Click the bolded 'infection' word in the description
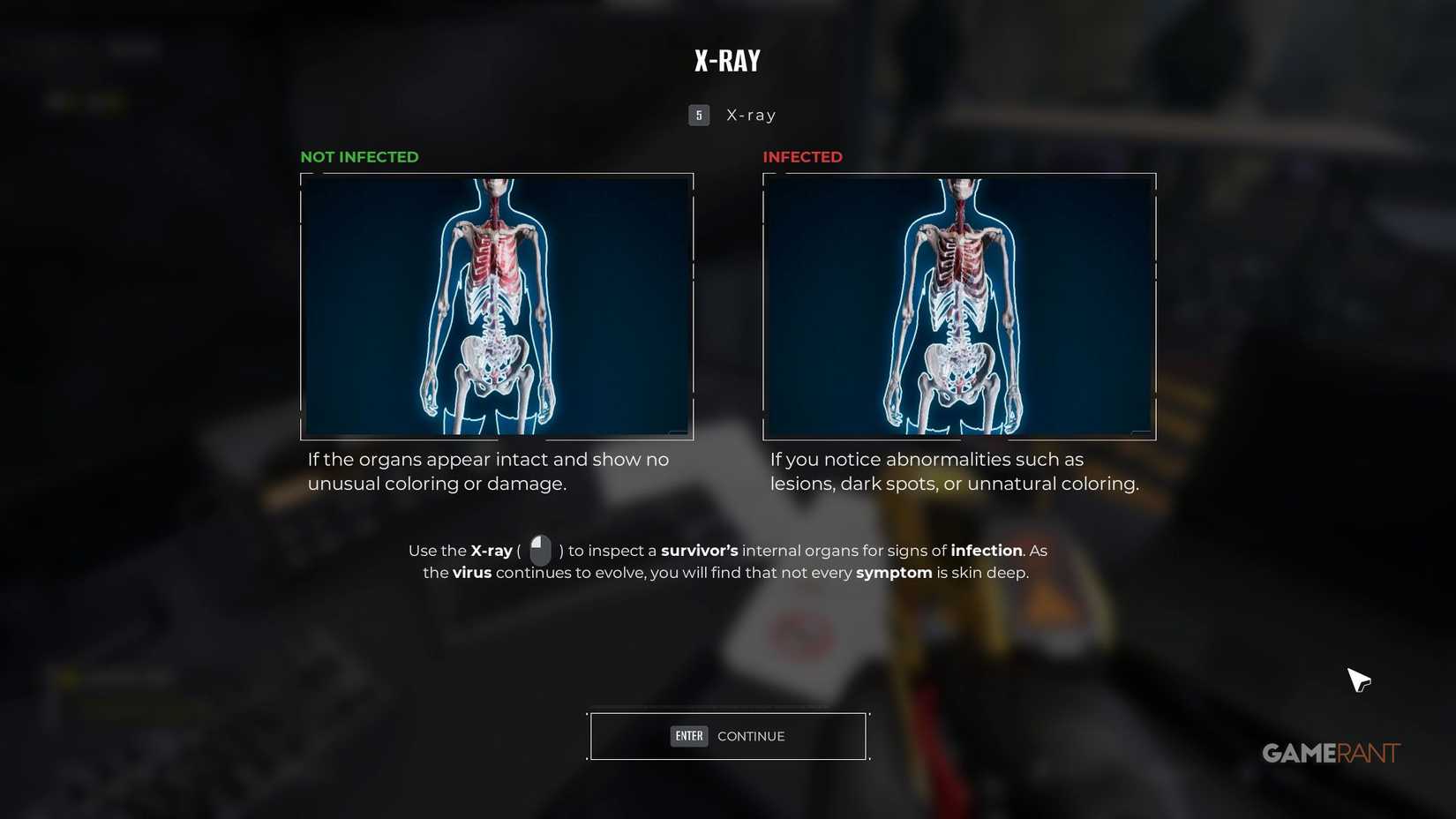1456x819 pixels. (x=987, y=550)
